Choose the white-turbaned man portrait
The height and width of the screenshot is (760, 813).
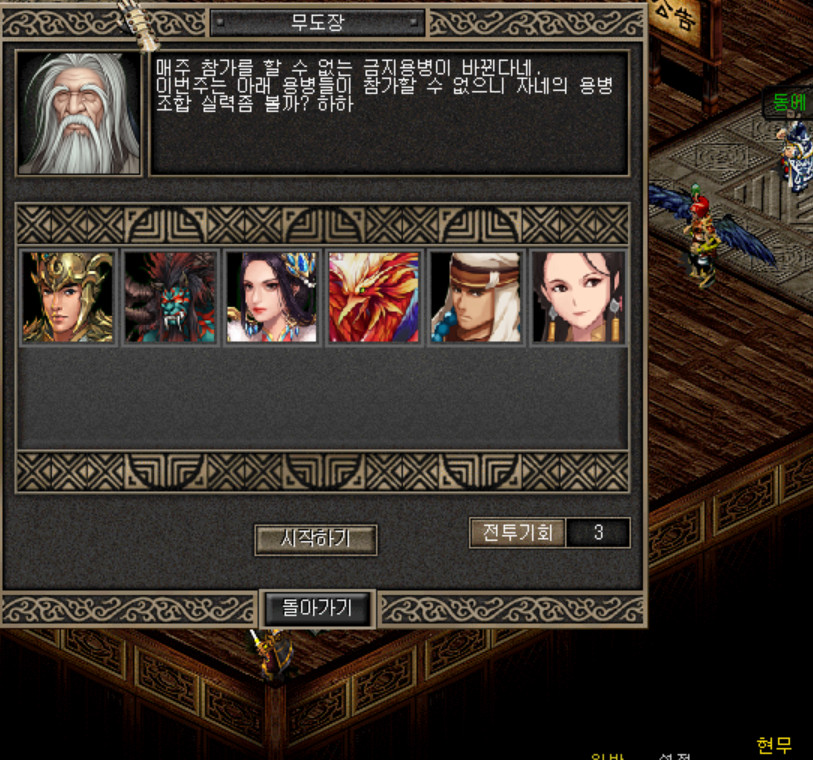pos(476,297)
